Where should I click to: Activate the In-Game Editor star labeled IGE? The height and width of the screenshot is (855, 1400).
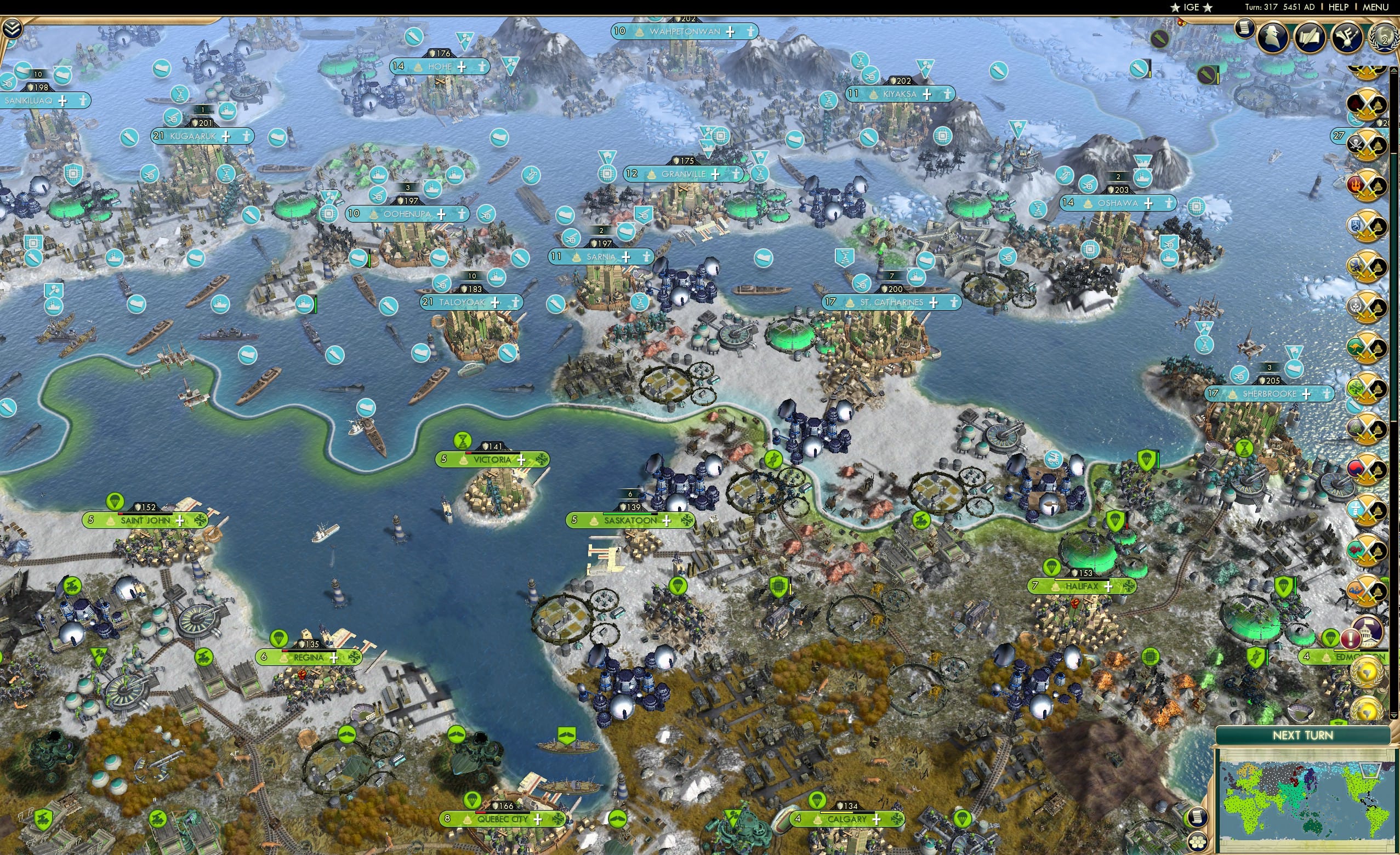point(1192,7)
